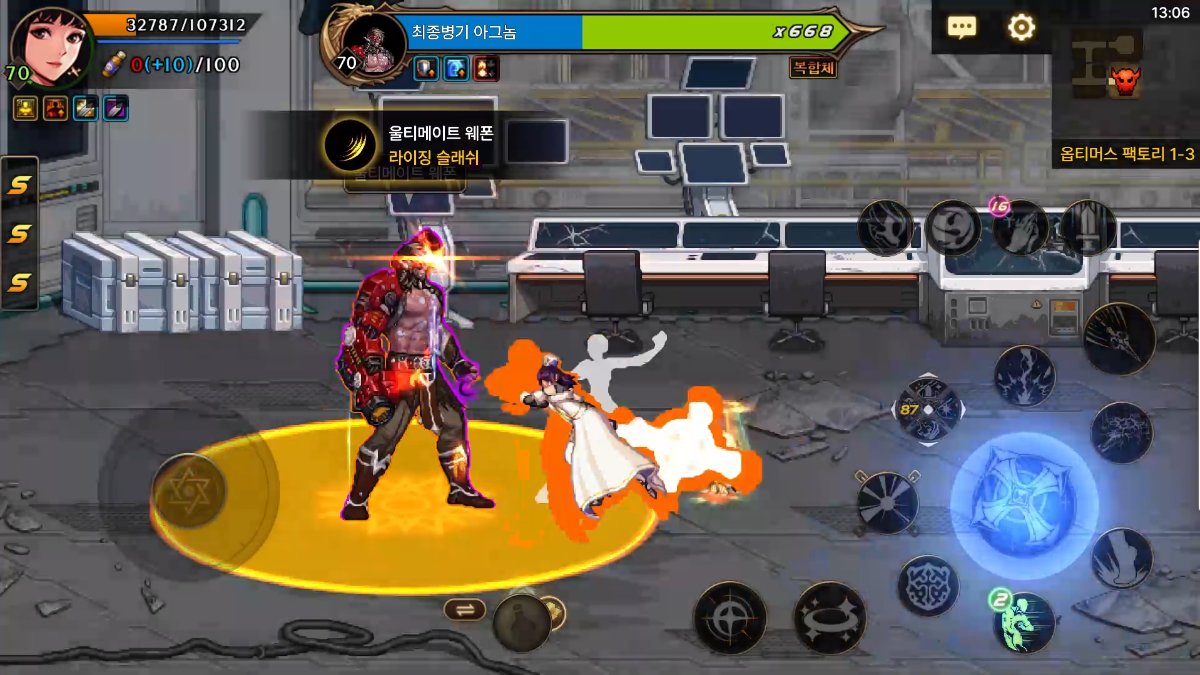
Task: Activate the crosshair target button
Action: [x=730, y=617]
